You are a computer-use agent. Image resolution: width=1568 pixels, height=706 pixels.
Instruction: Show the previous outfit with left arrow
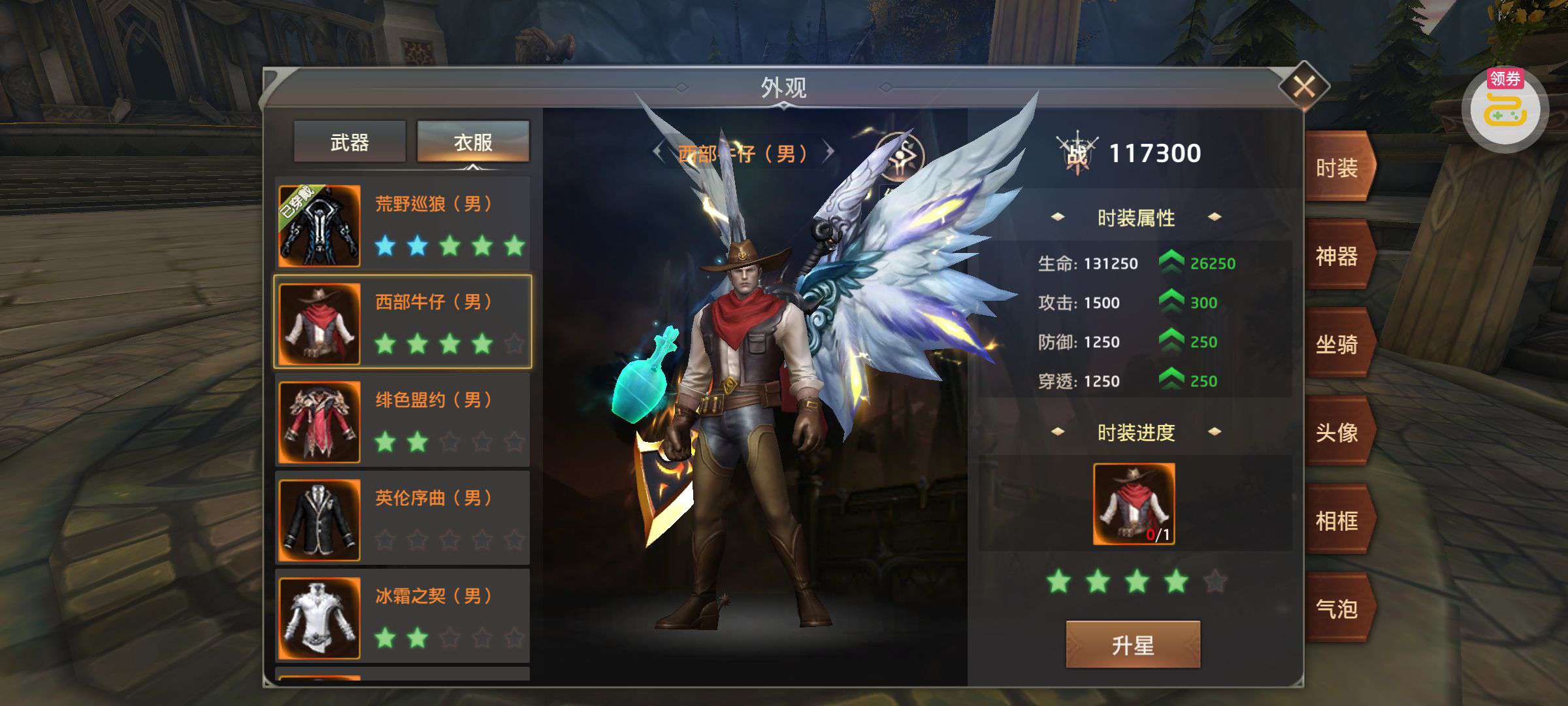point(659,153)
